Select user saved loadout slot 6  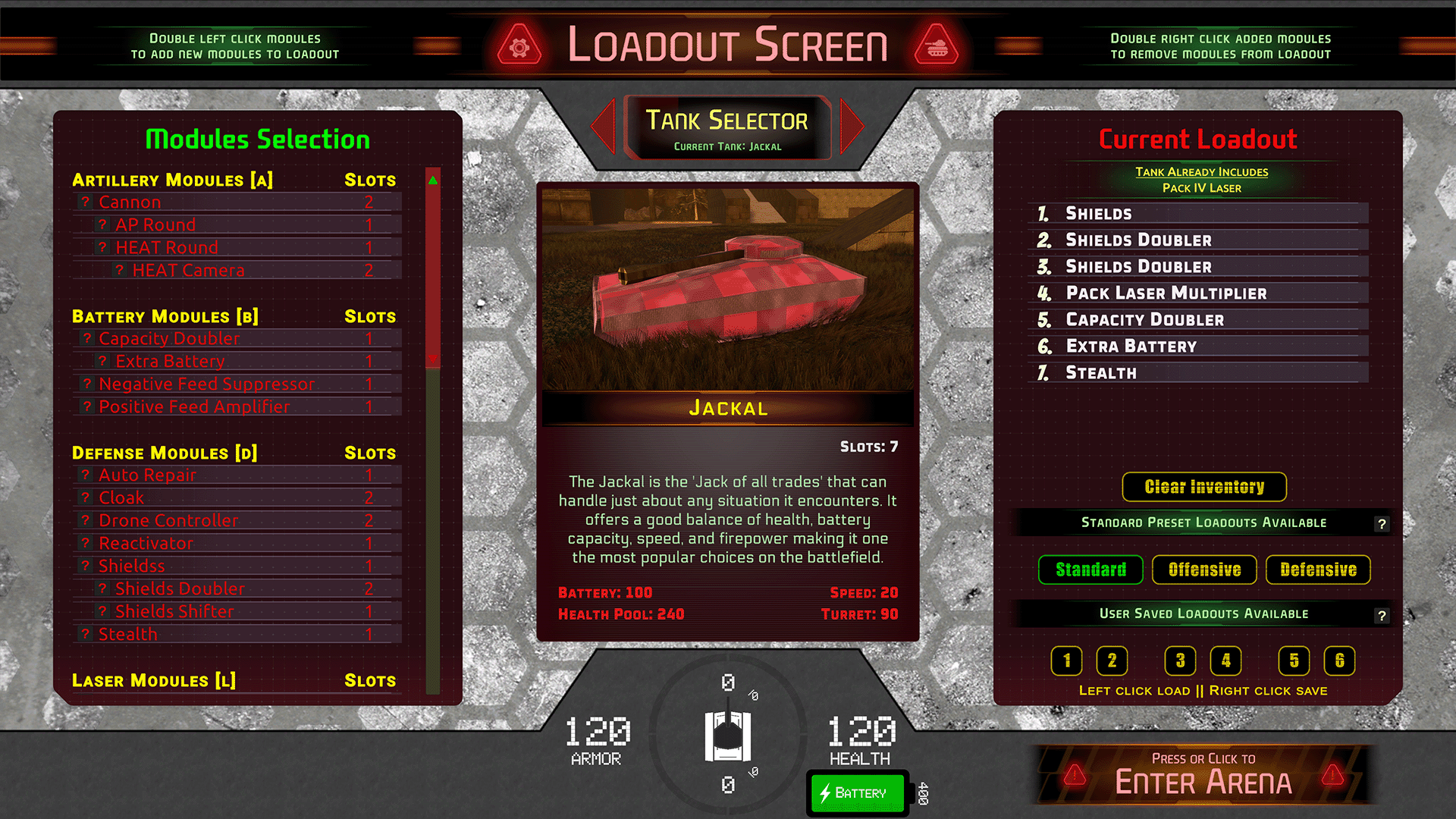(x=1339, y=661)
